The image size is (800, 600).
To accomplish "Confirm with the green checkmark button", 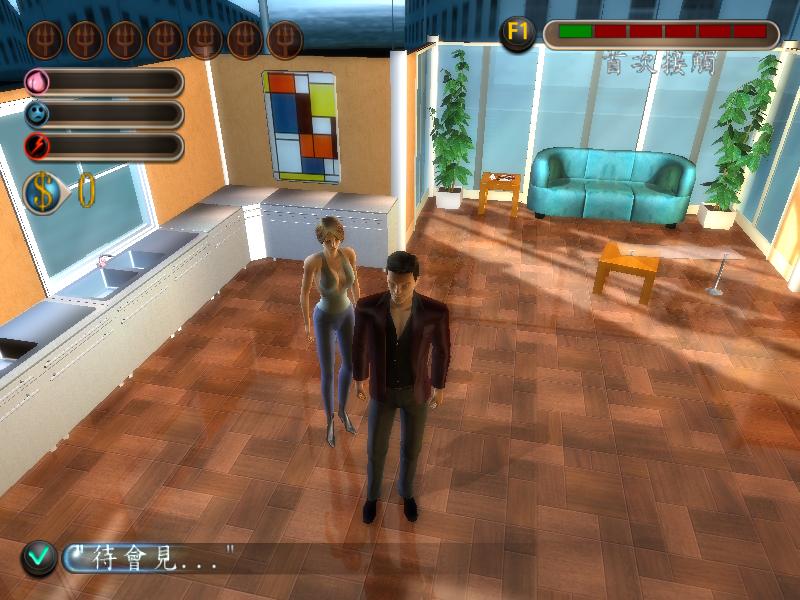I will pos(38,558).
